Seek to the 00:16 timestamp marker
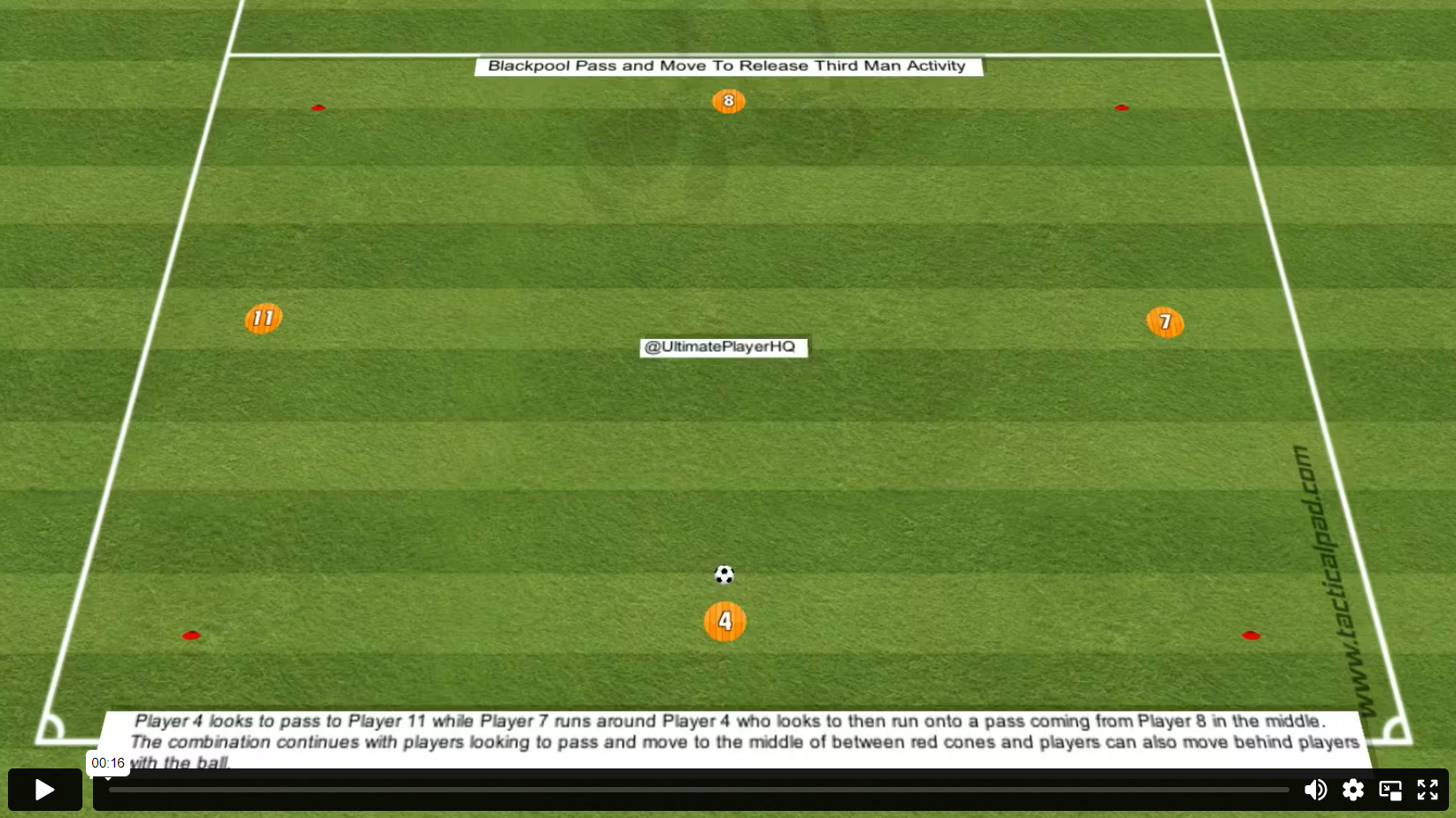This screenshot has height=818, width=1456. (x=108, y=762)
